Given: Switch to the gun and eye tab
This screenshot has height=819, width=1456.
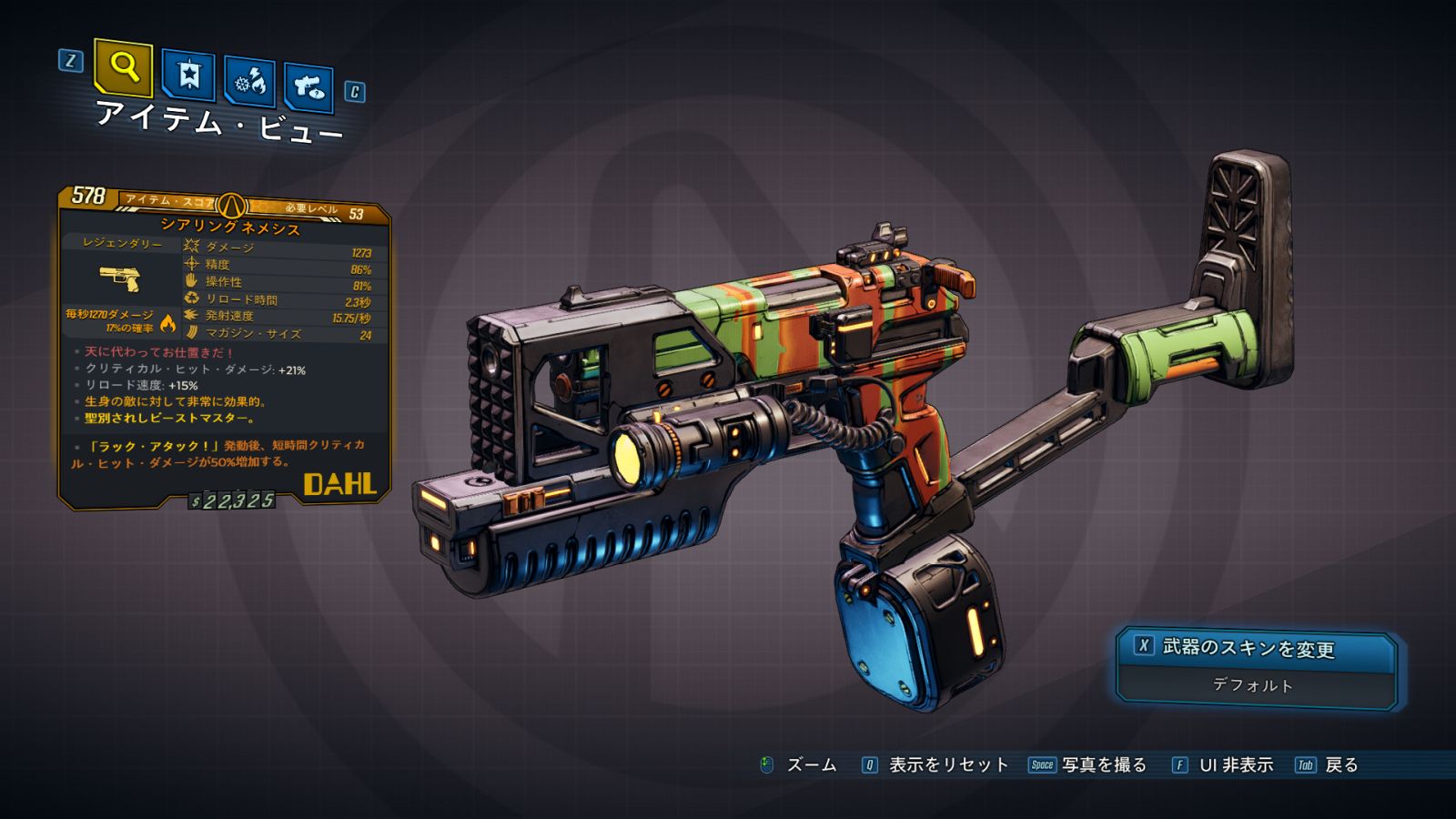Looking at the screenshot, I should 308,87.
